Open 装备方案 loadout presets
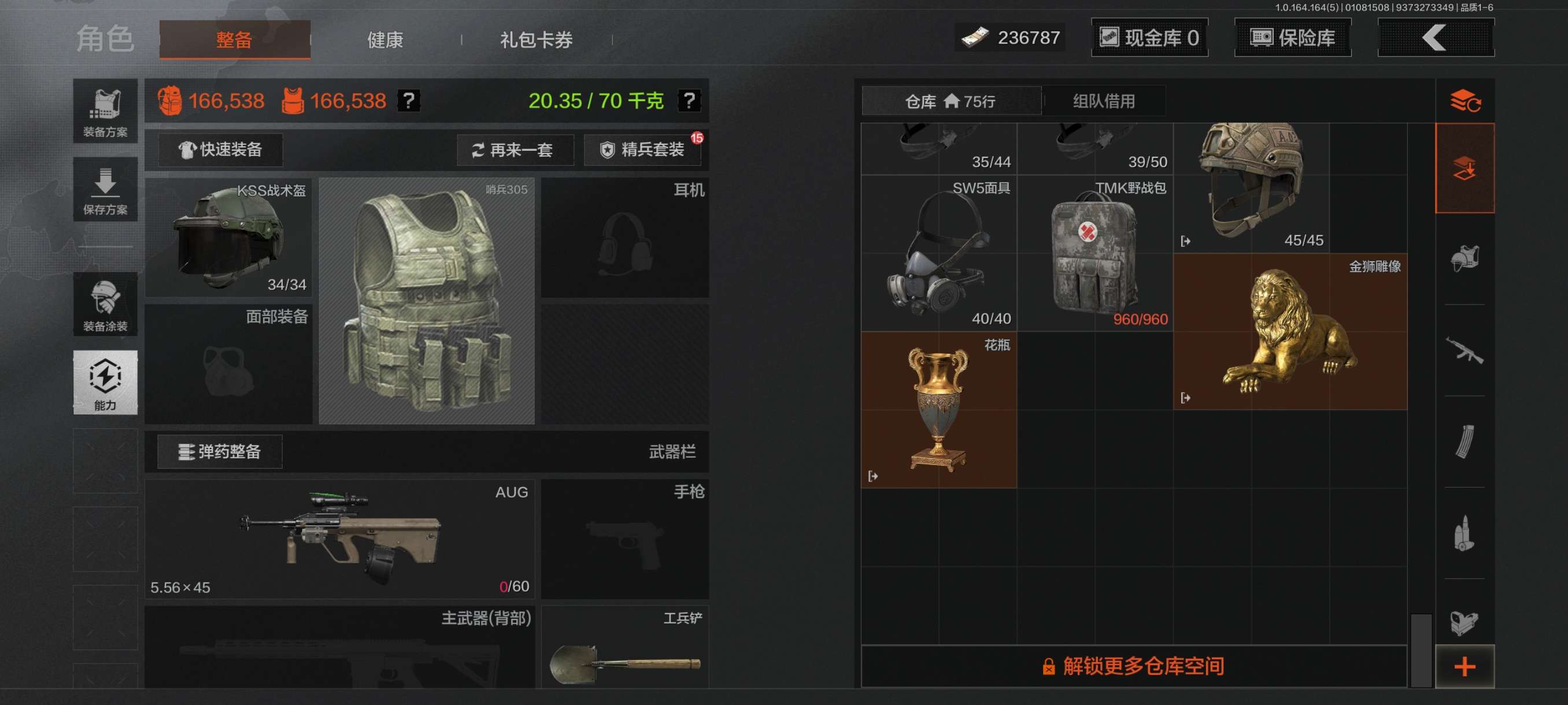The image size is (1568, 705). coord(105,112)
